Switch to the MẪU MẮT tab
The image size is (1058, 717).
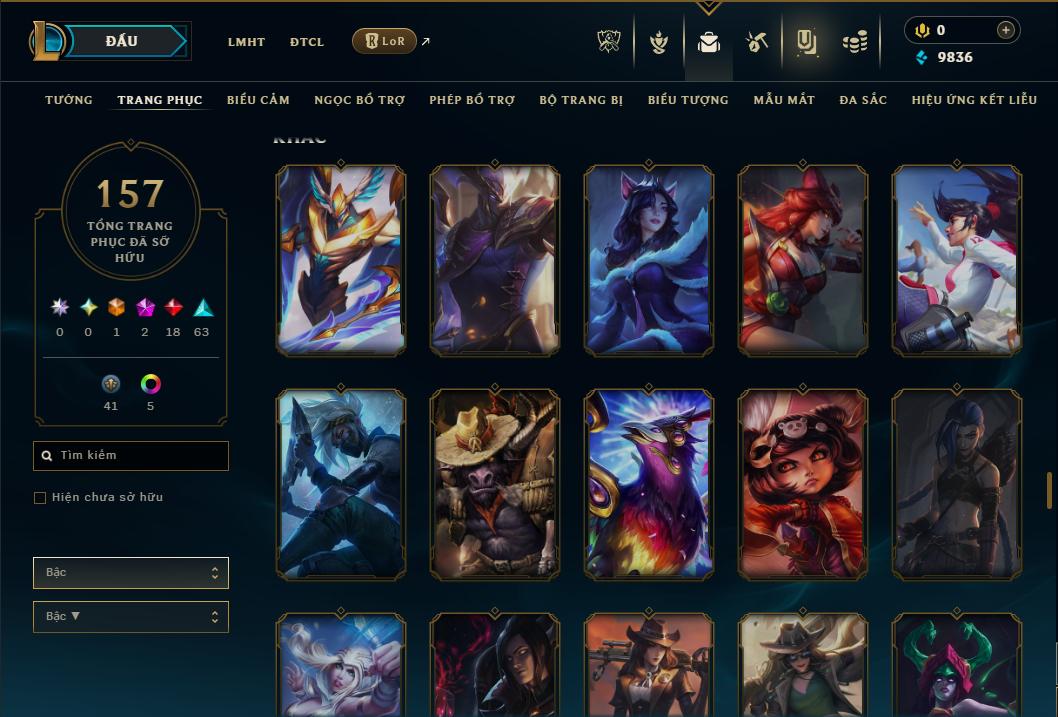click(x=784, y=100)
